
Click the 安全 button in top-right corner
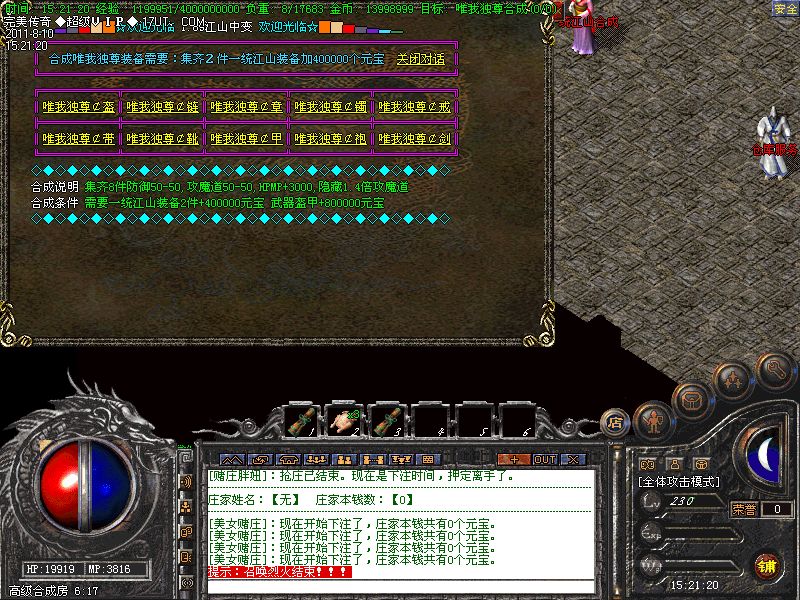785,8
